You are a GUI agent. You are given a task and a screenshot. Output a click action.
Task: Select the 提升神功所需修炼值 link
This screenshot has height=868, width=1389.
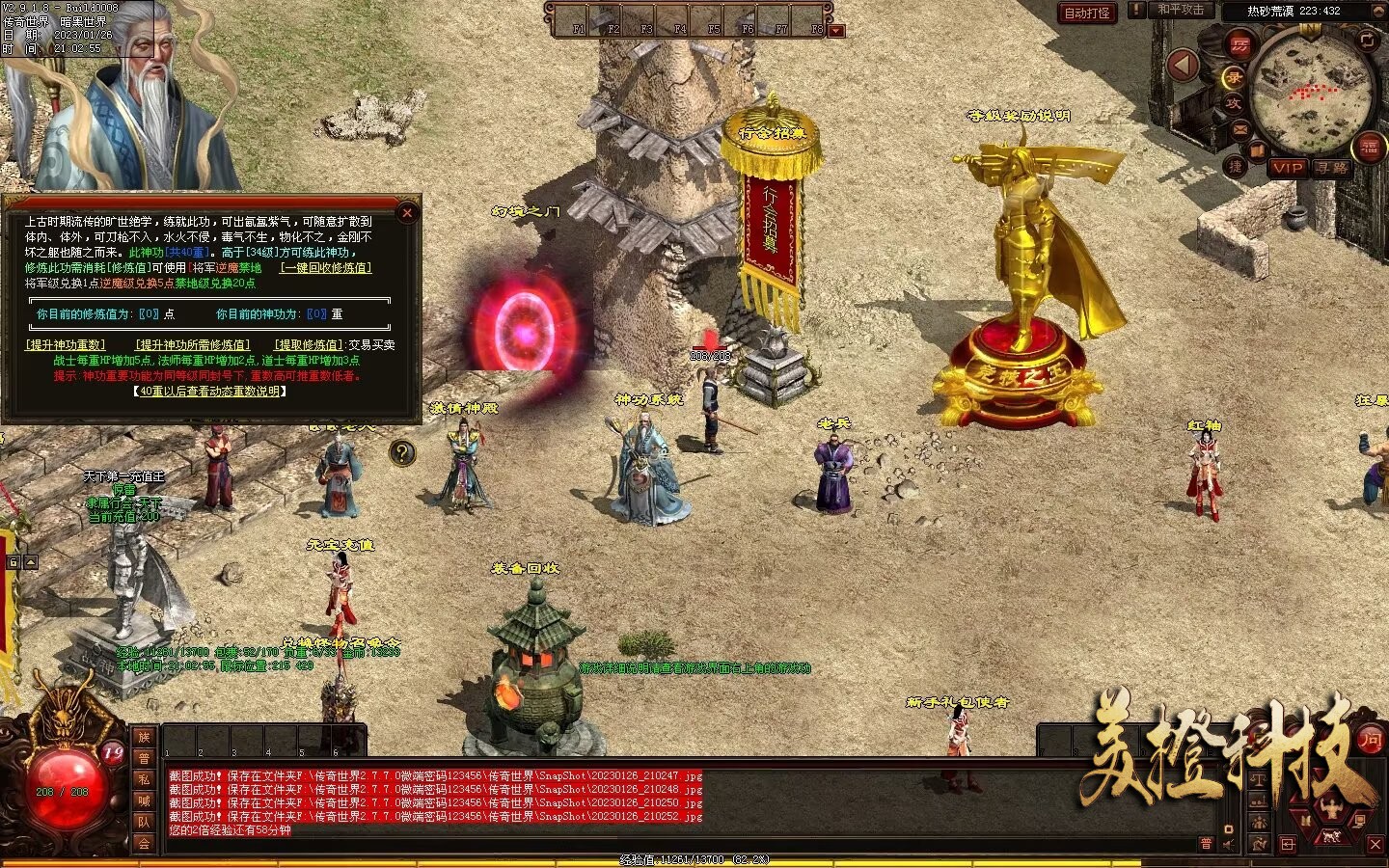point(193,344)
